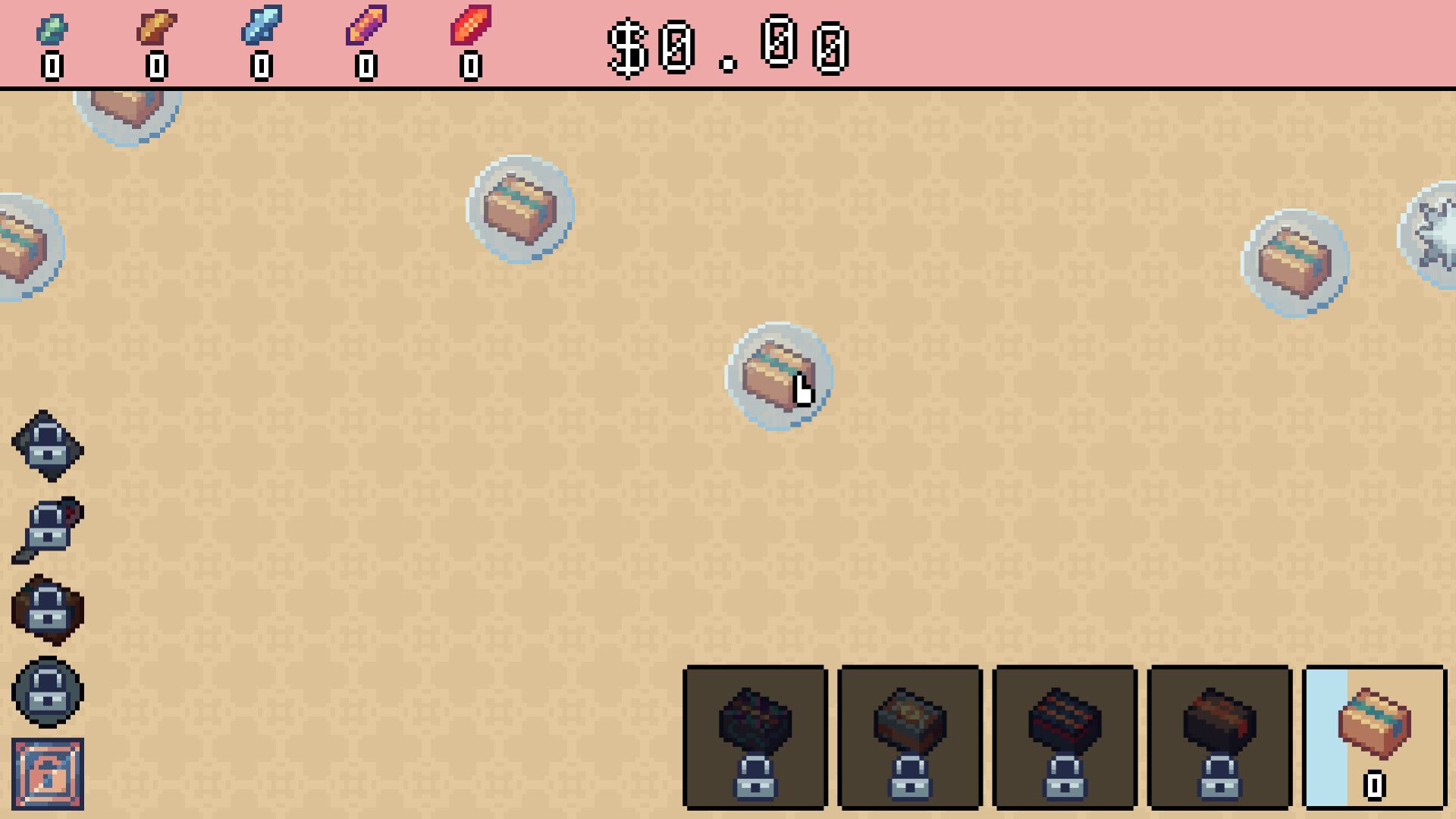Click the $0.00 money display
Screen dimensions: 1456x819
tap(728, 47)
